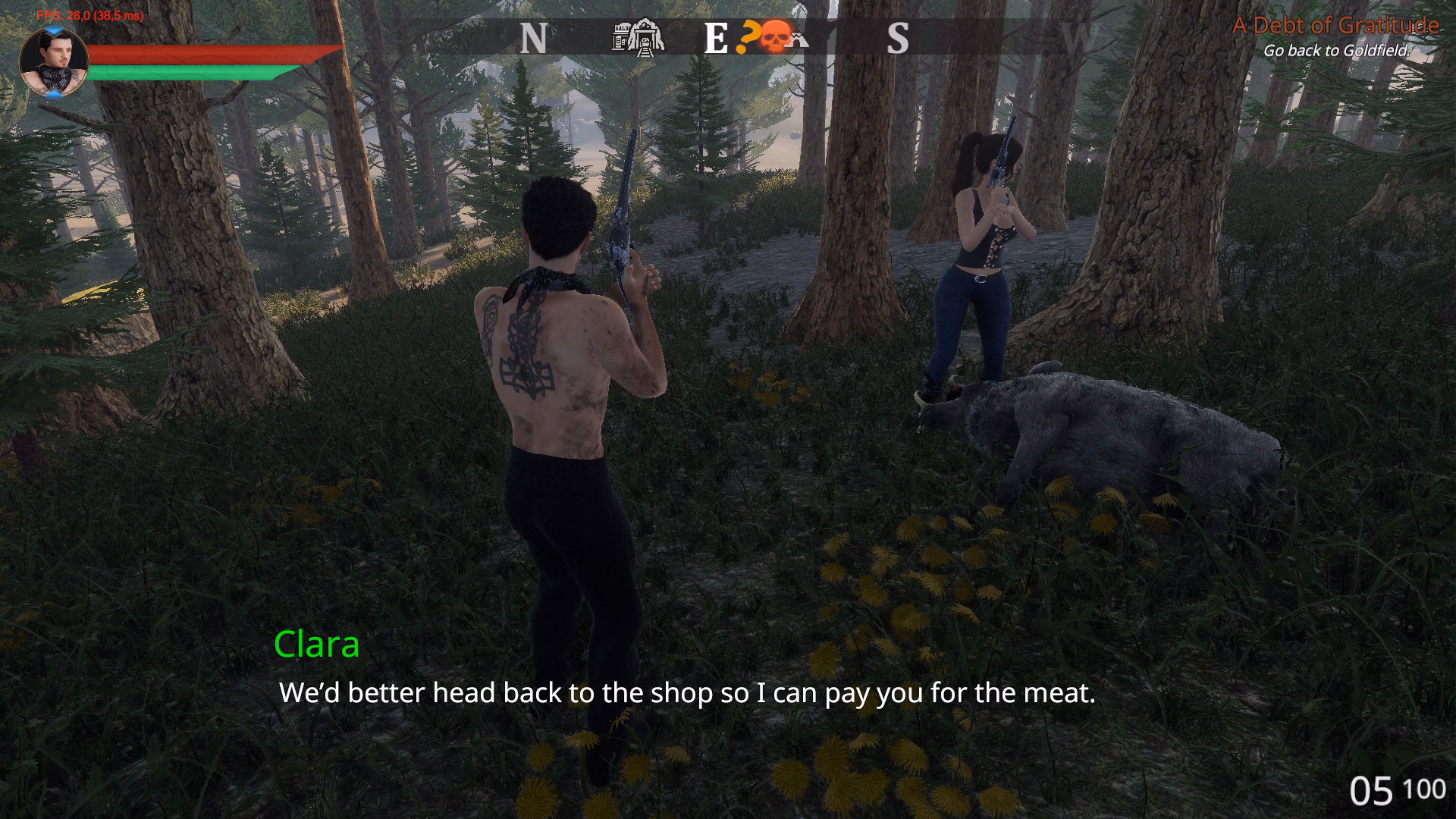Click the orange question mark compass marker
Viewport: 1456px width, 819px height.
(x=748, y=36)
